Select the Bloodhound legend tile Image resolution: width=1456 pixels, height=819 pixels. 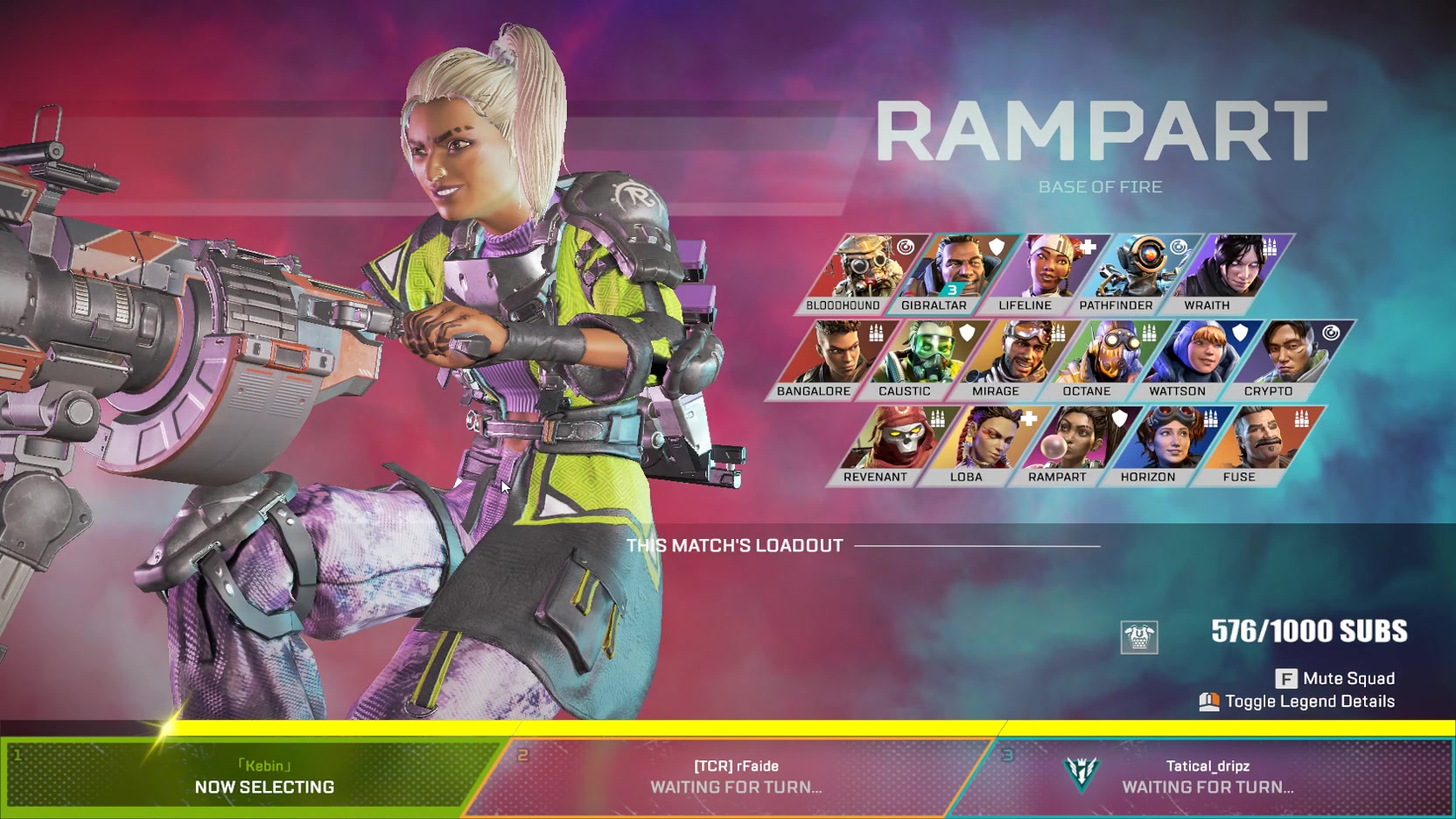pos(849,273)
